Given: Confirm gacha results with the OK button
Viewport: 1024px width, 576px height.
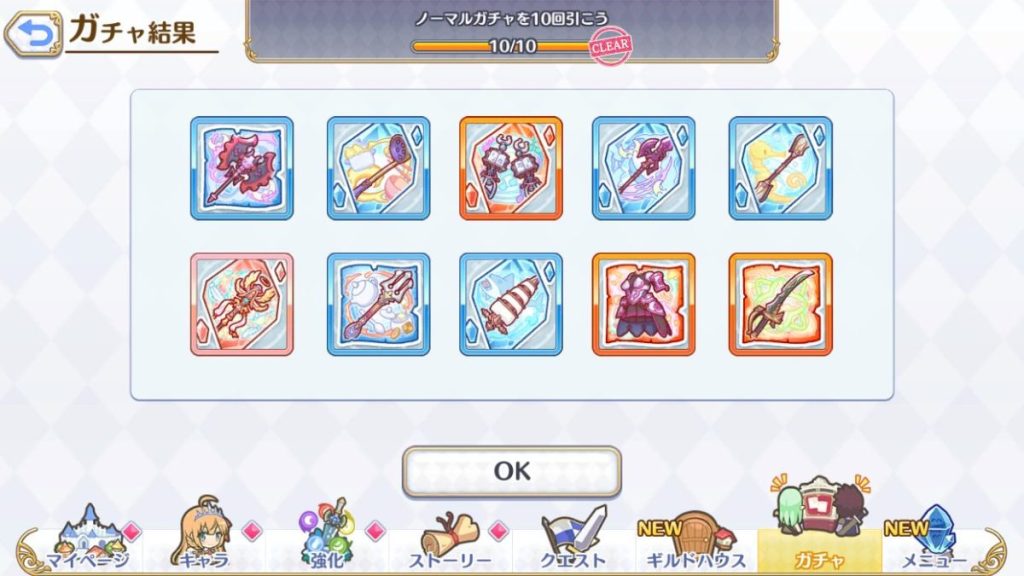Looking at the screenshot, I should [511, 471].
